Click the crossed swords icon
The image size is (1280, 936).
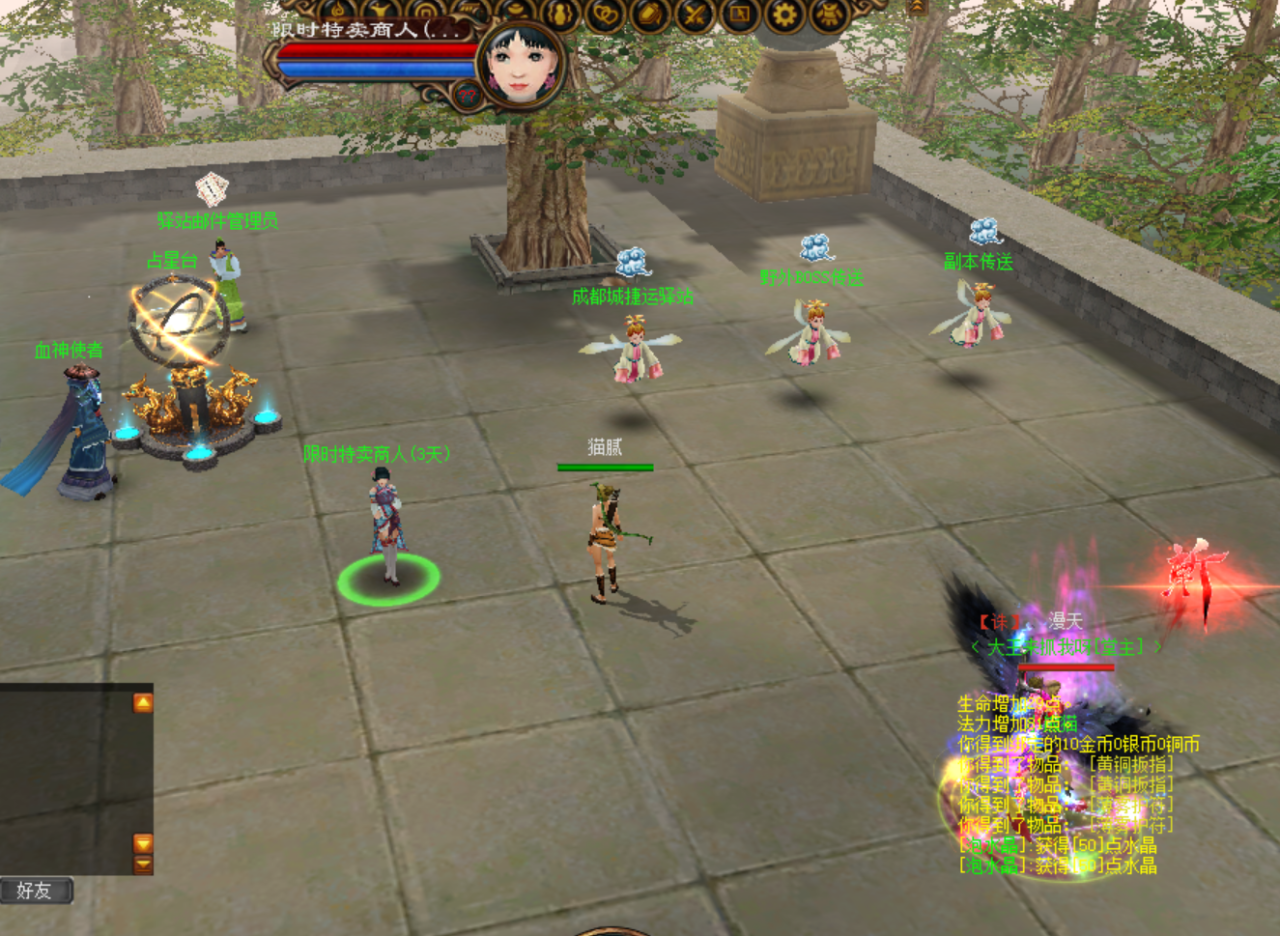694,14
